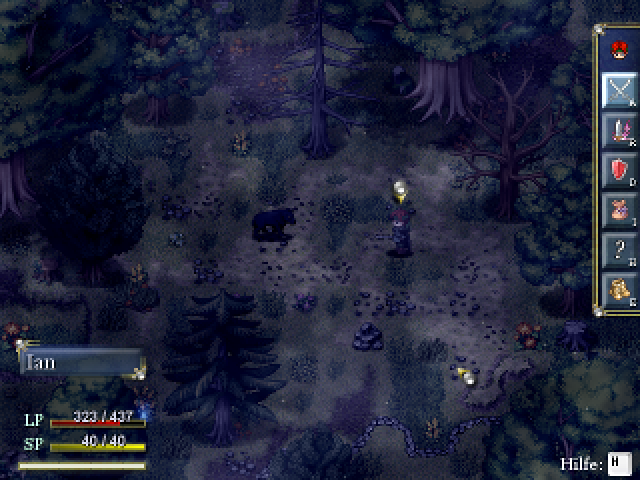Select the crossed swords attack command
The height and width of the screenshot is (480, 640).
point(619,91)
